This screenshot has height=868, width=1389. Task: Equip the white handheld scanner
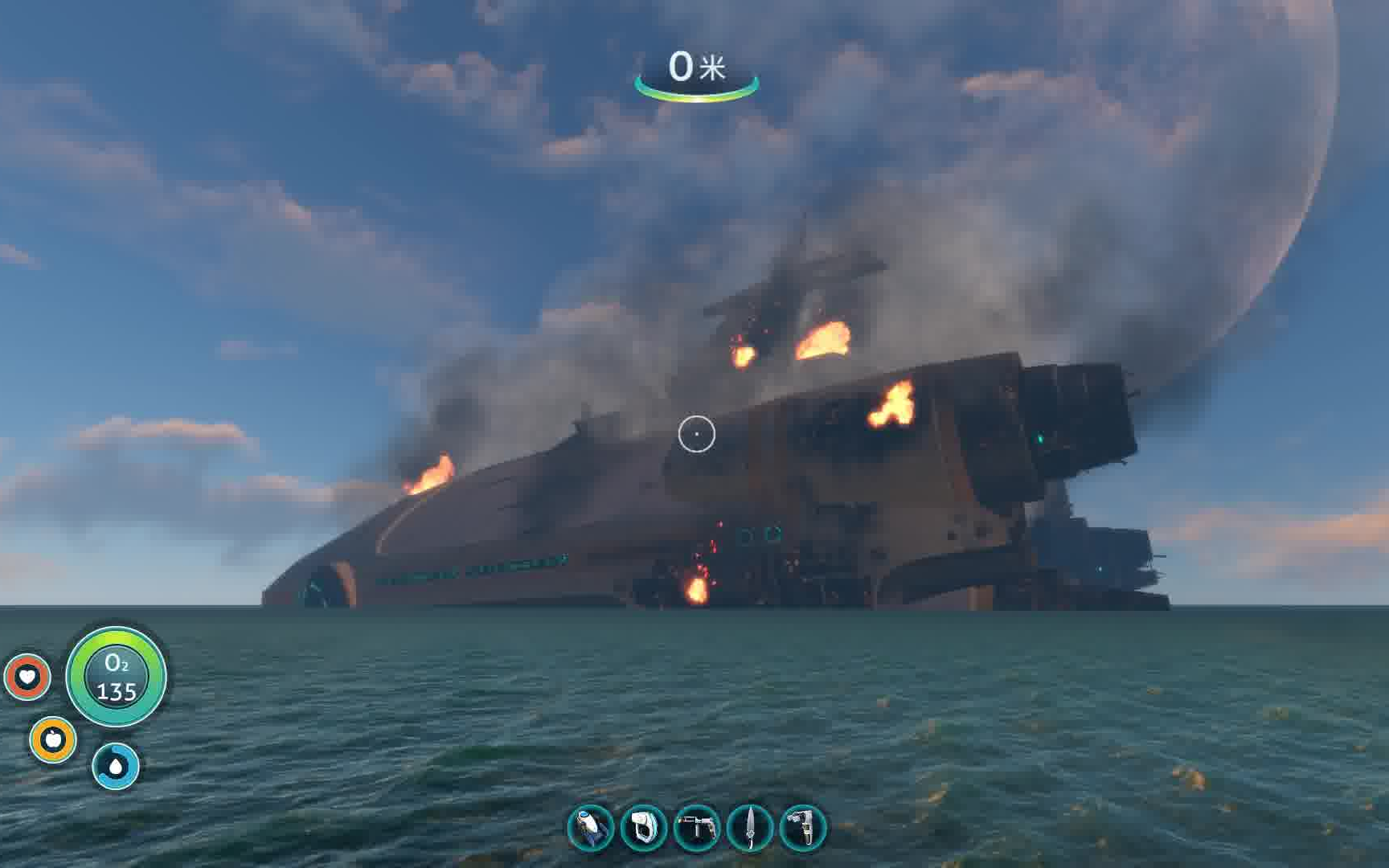(644, 828)
